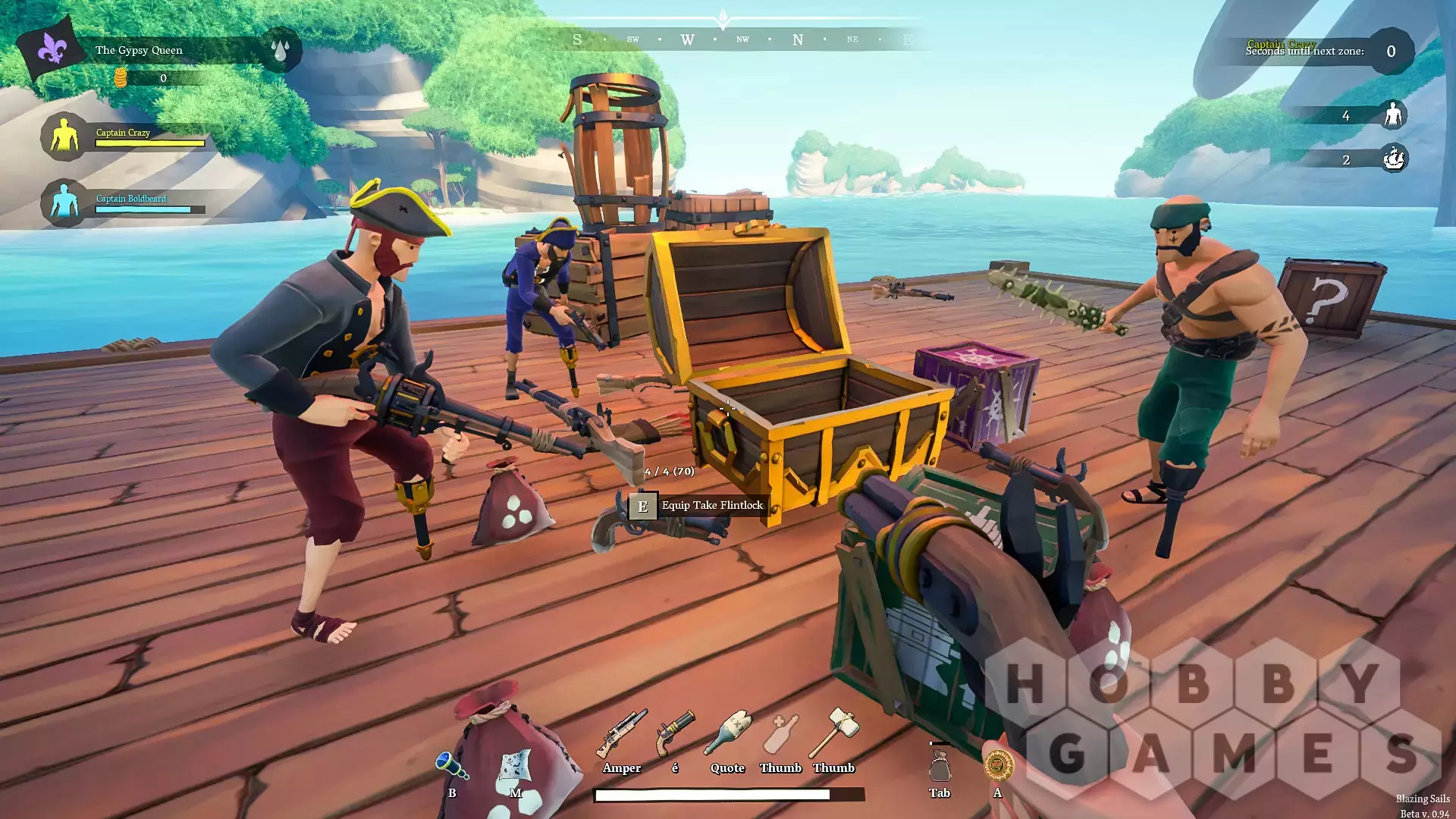Select Captain Crazy's yellow crew portrait
1456x819 pixels.
pyautogui.click(x=64, y=137)
